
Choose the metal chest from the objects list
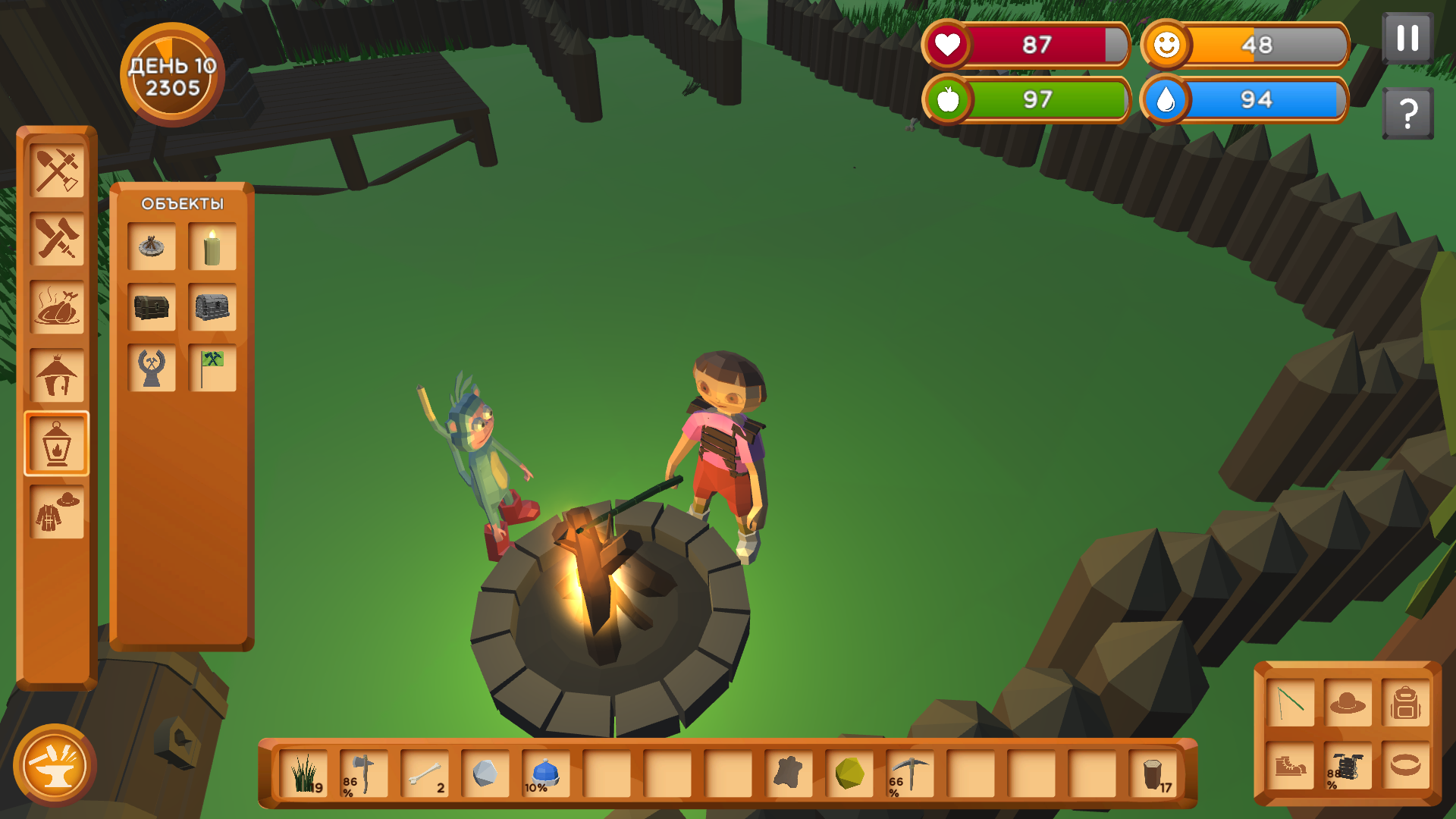212,306
